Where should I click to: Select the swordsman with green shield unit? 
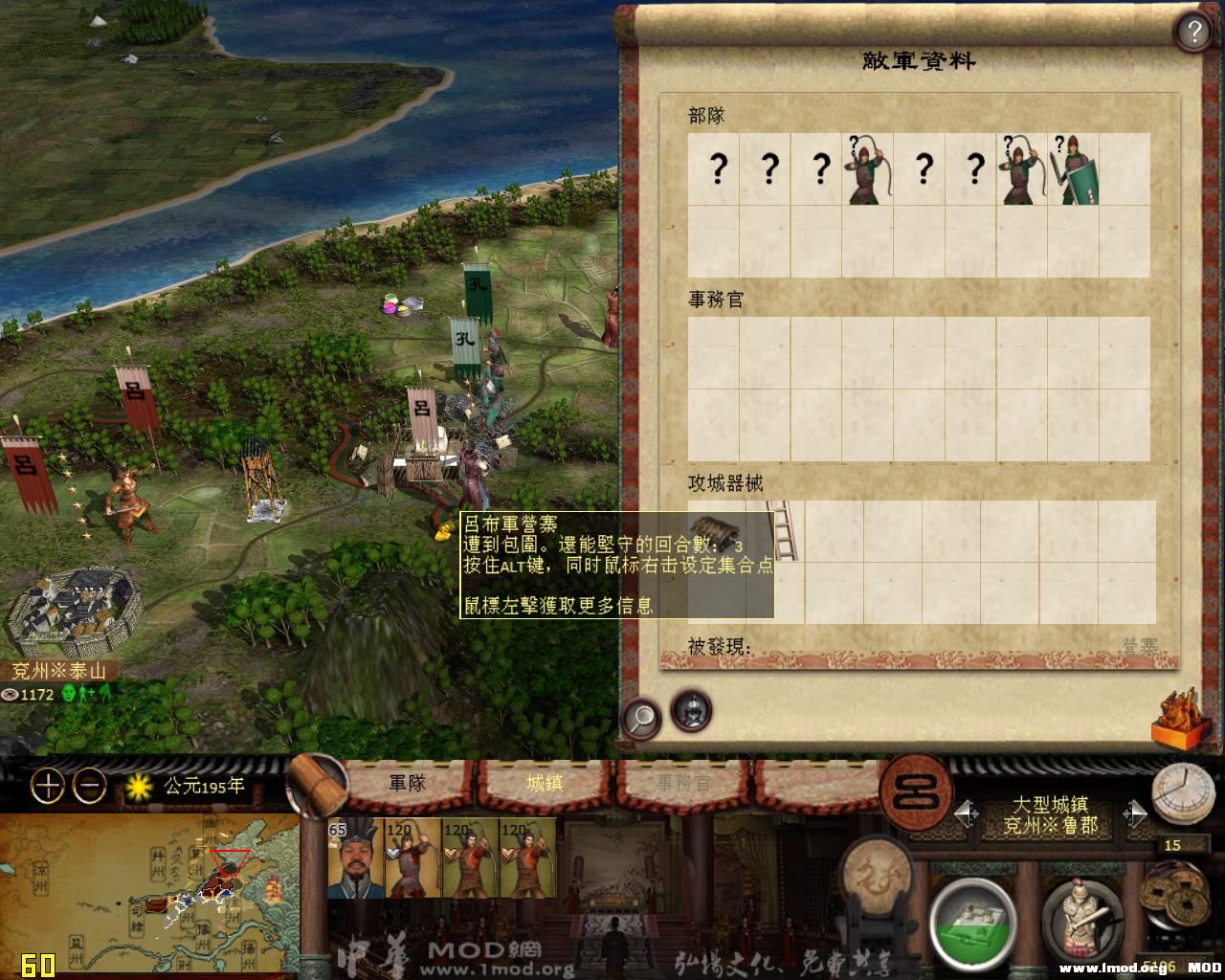tap(1073, 169)
